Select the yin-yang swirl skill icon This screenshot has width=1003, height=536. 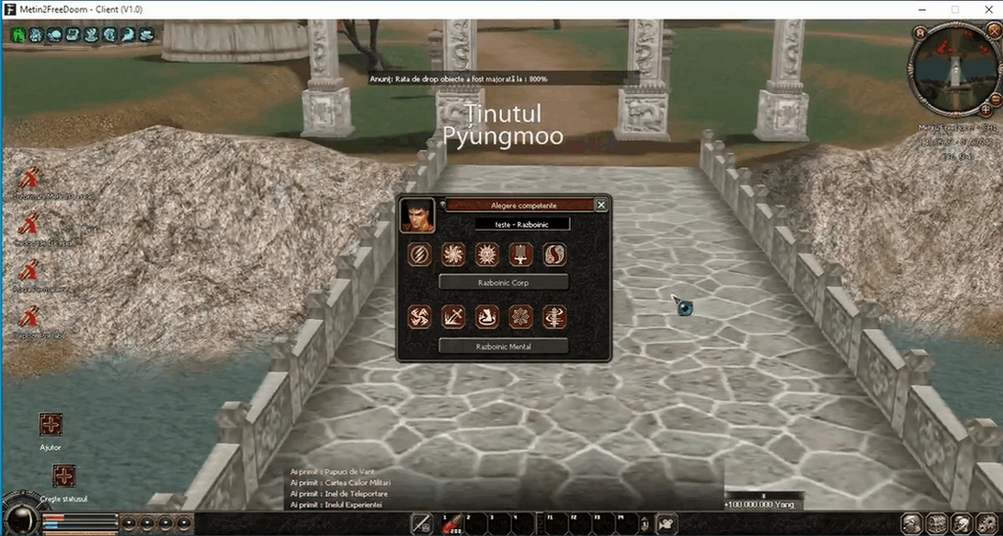click(x=554, y=255)
